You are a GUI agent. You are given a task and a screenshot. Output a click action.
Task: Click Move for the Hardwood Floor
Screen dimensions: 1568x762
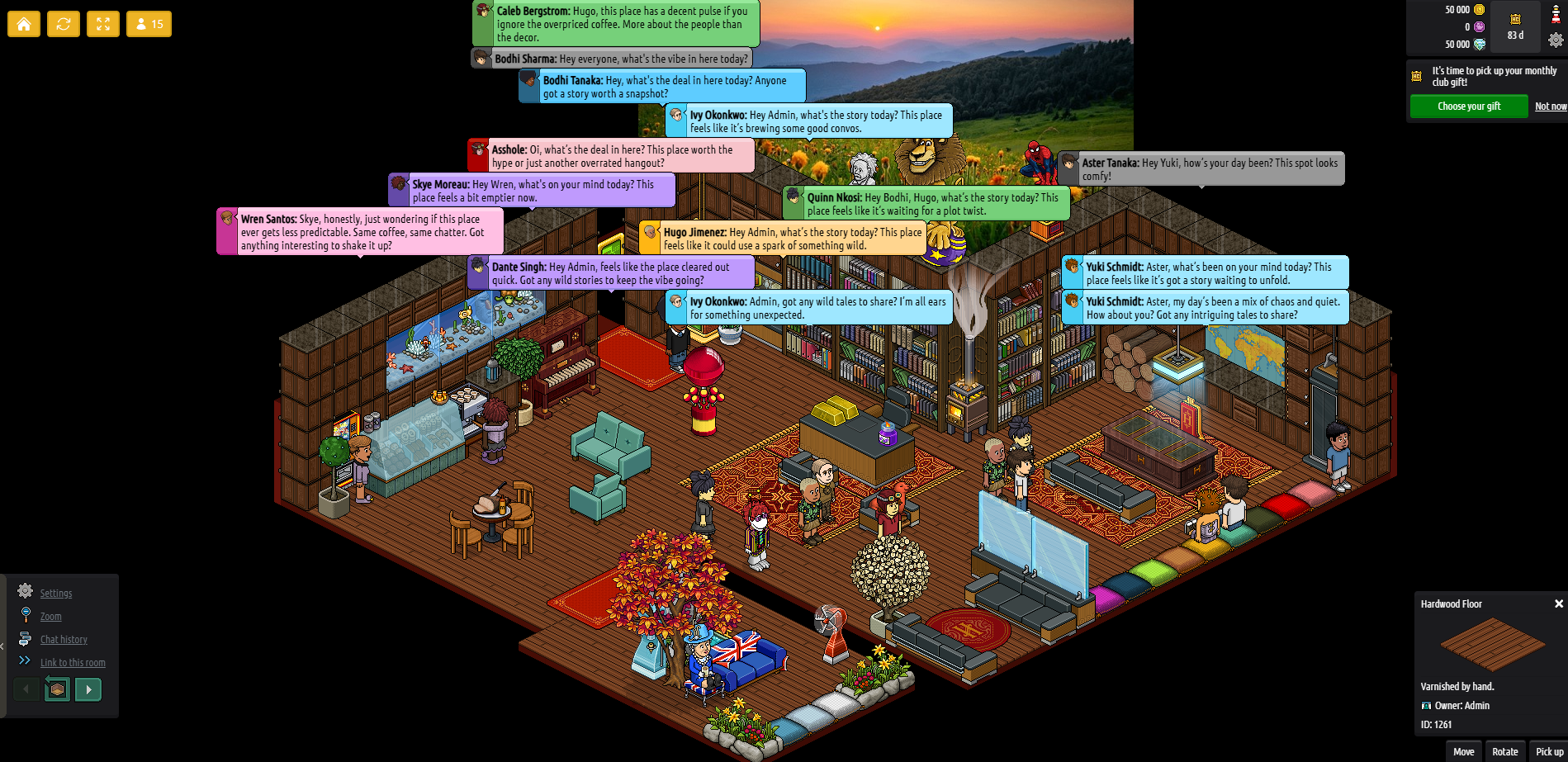(x=1463, y=751)
